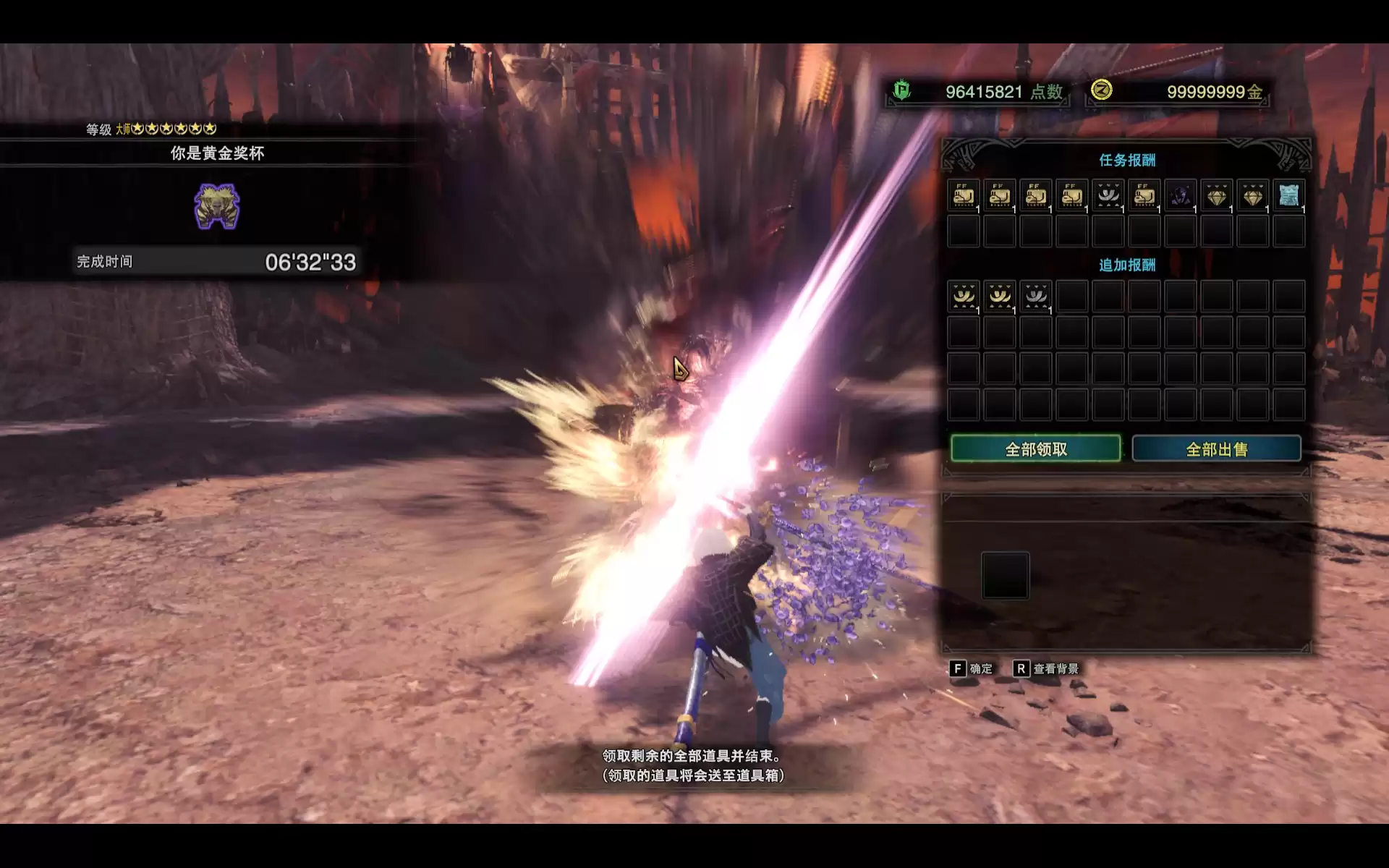Viewport: 1389px width, 868px height.
Task: Select the purple monster material reward
Action: (1180, 195)
